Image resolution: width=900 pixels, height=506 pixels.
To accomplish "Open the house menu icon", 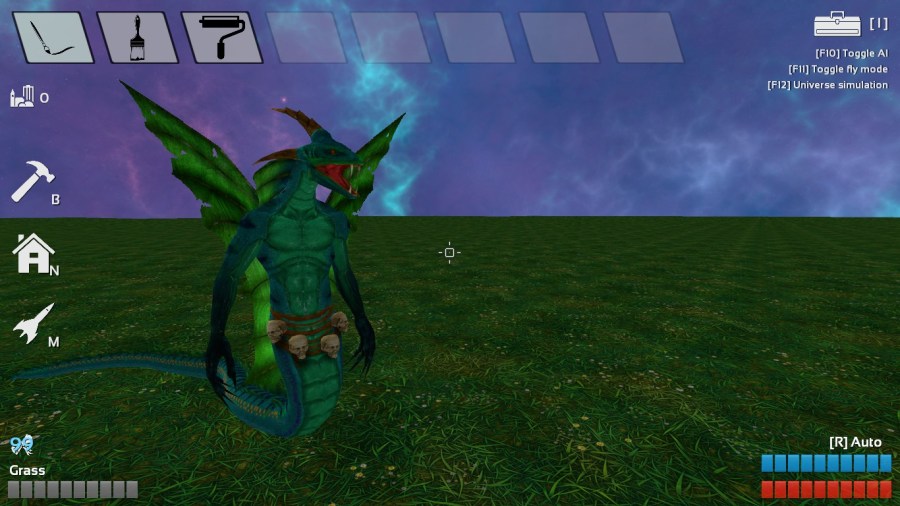I will [x=32, y=254].
